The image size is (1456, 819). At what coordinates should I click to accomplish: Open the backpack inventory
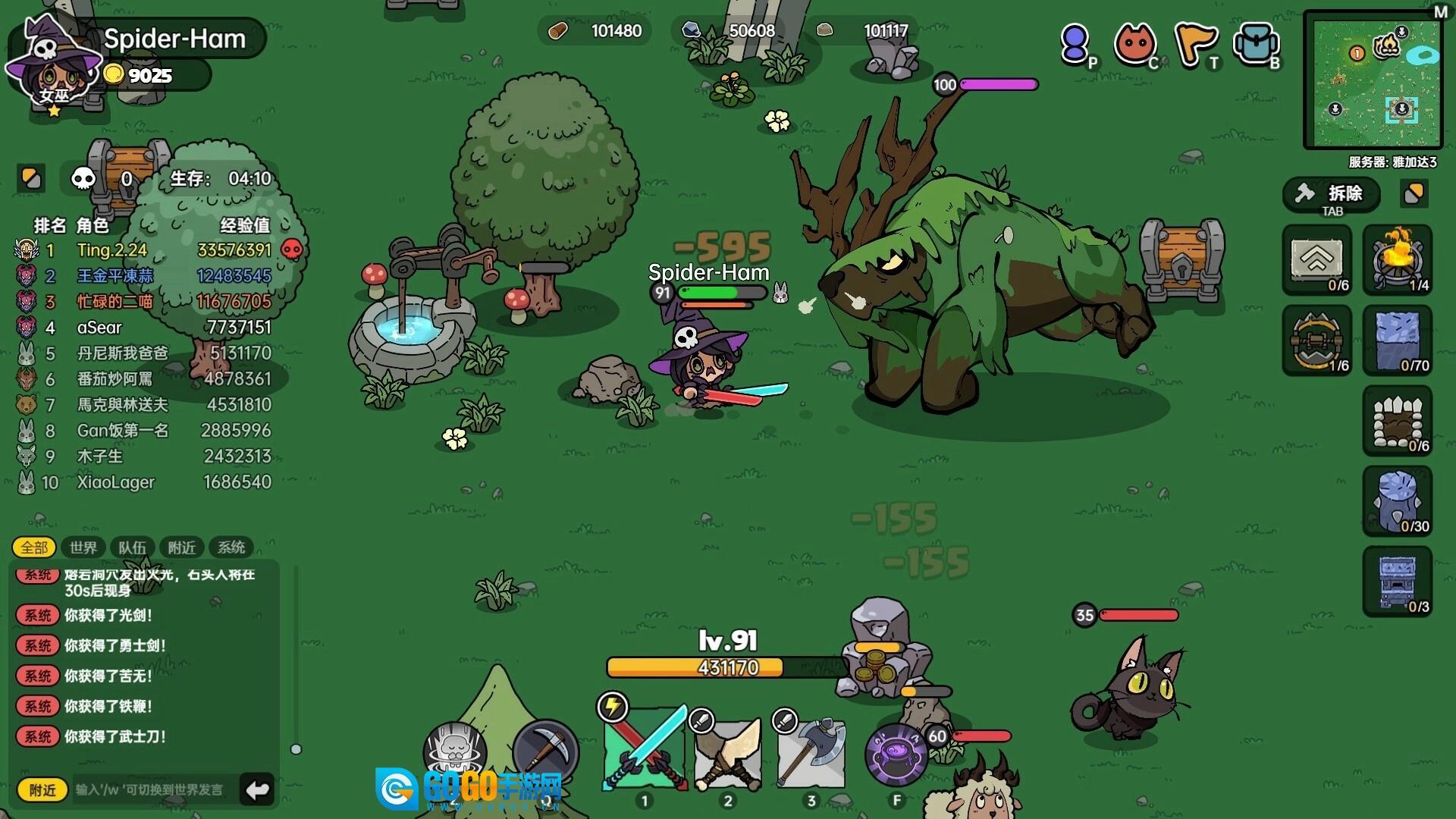[1256, 44]
